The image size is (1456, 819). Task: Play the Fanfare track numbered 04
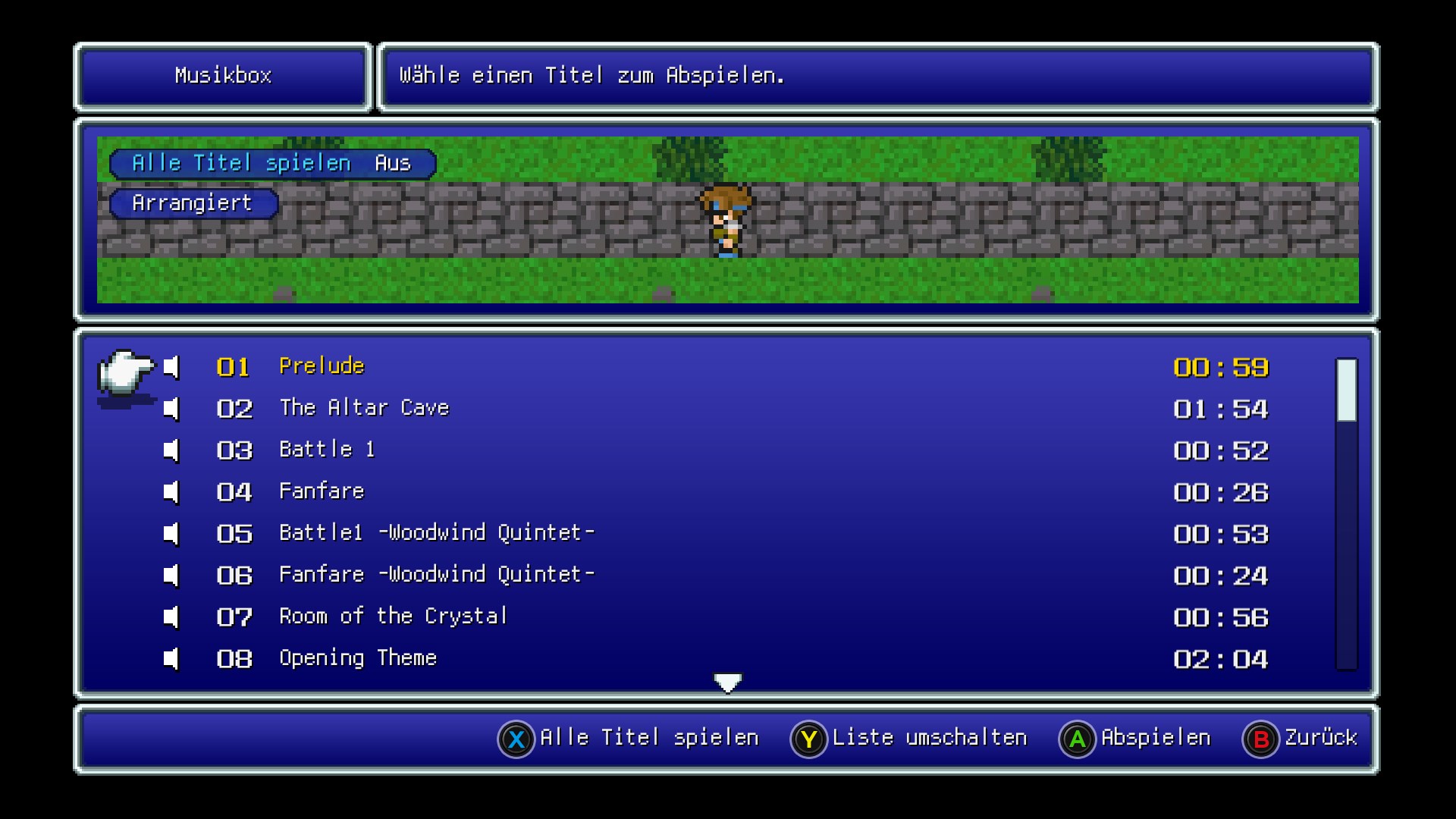322,492
